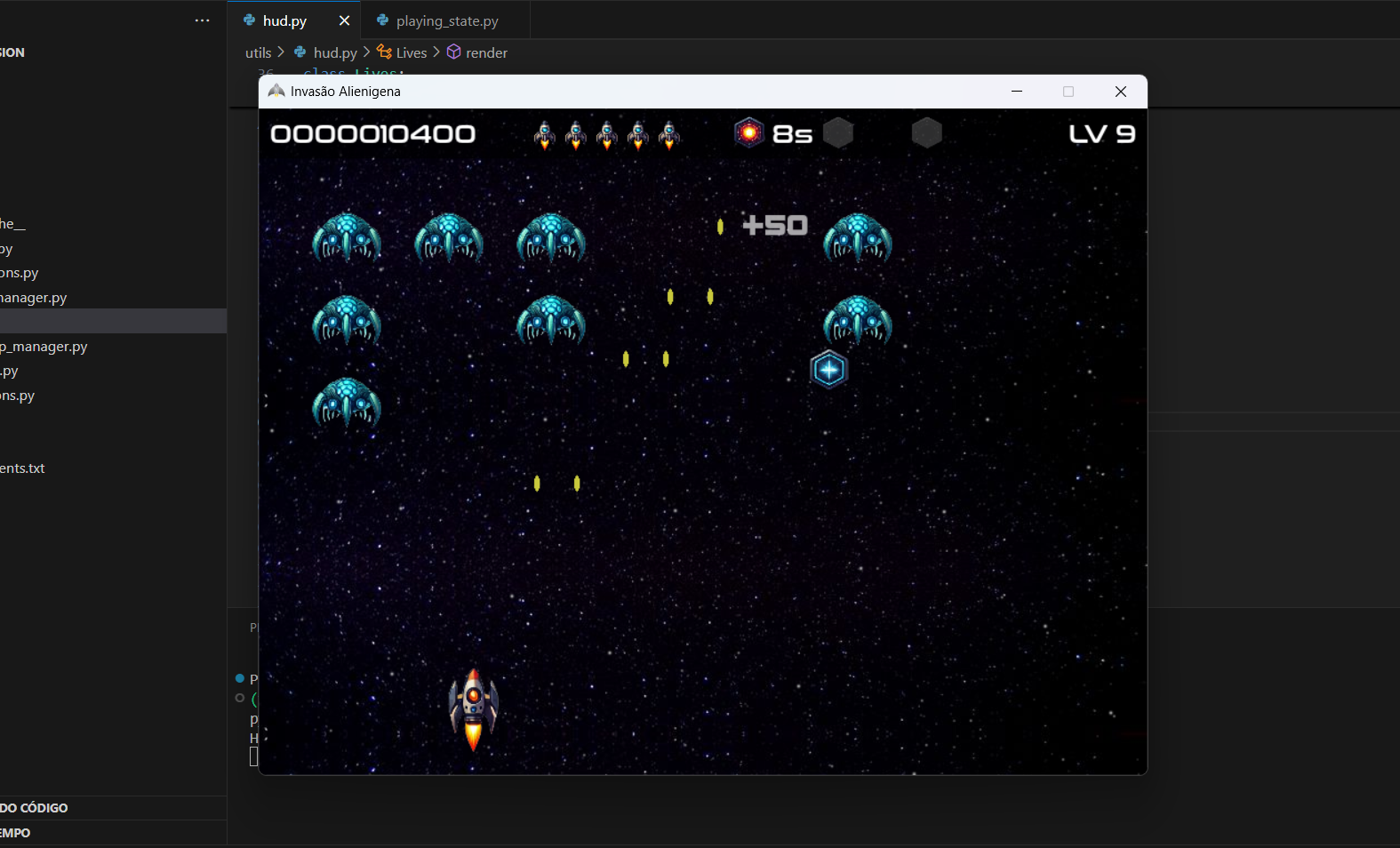
Task: Click the chevron after utils in the breadcrumb
Action: click(282, 52)
